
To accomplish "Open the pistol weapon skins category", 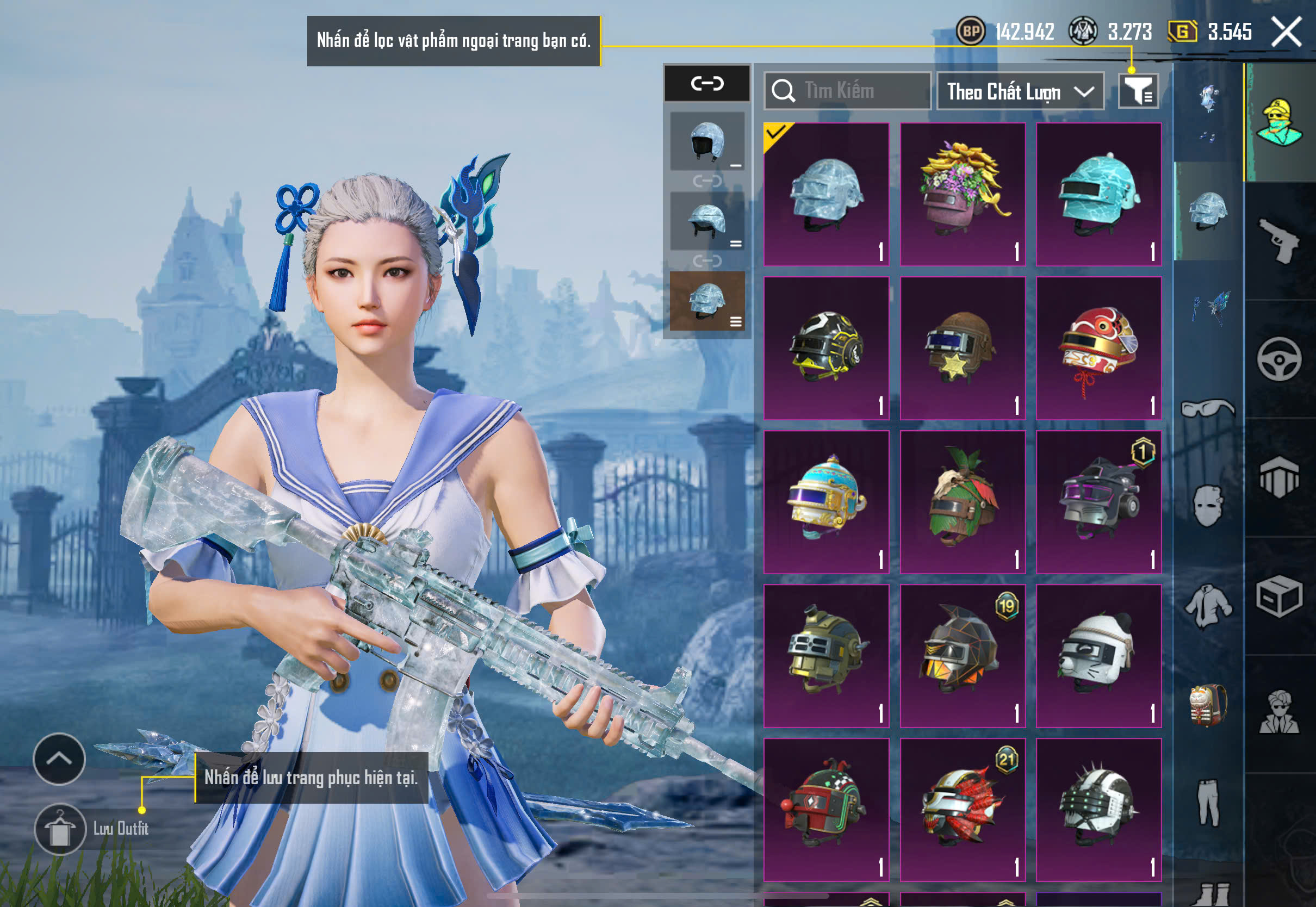I will 1278,241.
